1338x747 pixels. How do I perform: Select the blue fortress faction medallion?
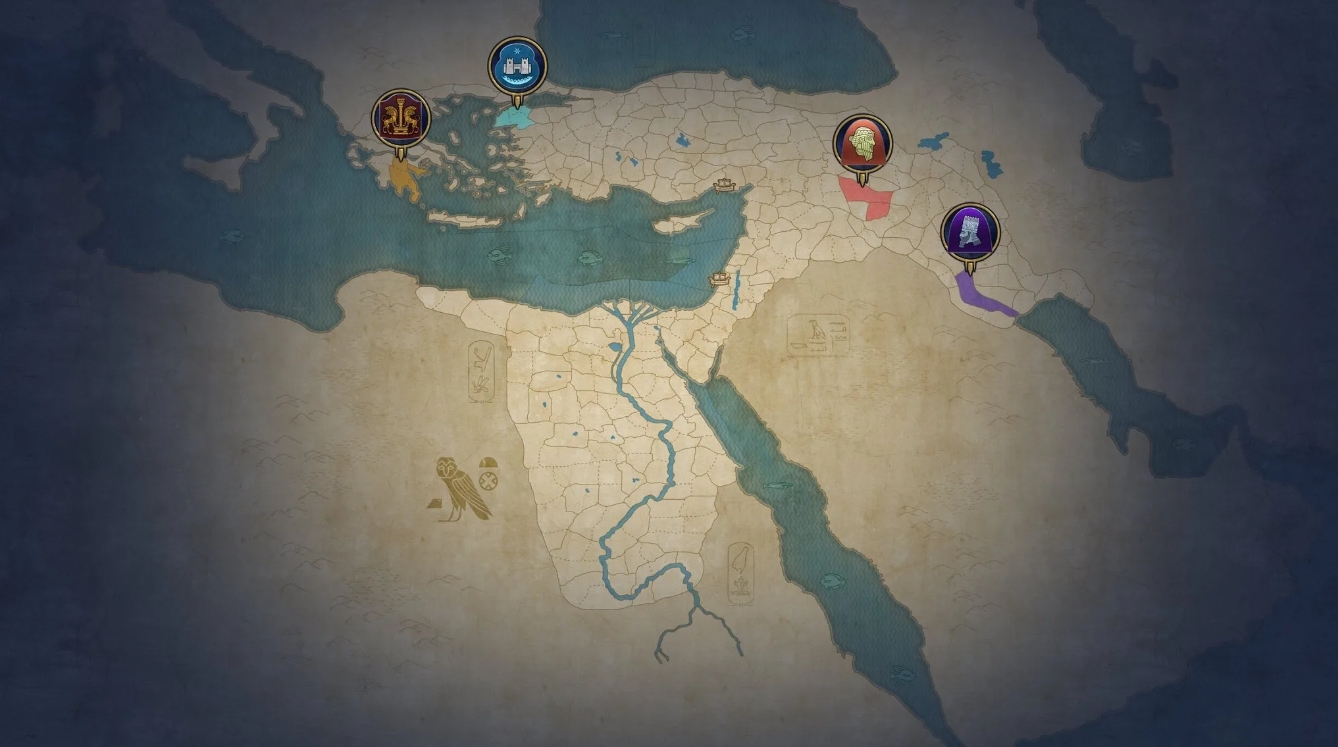514,64
